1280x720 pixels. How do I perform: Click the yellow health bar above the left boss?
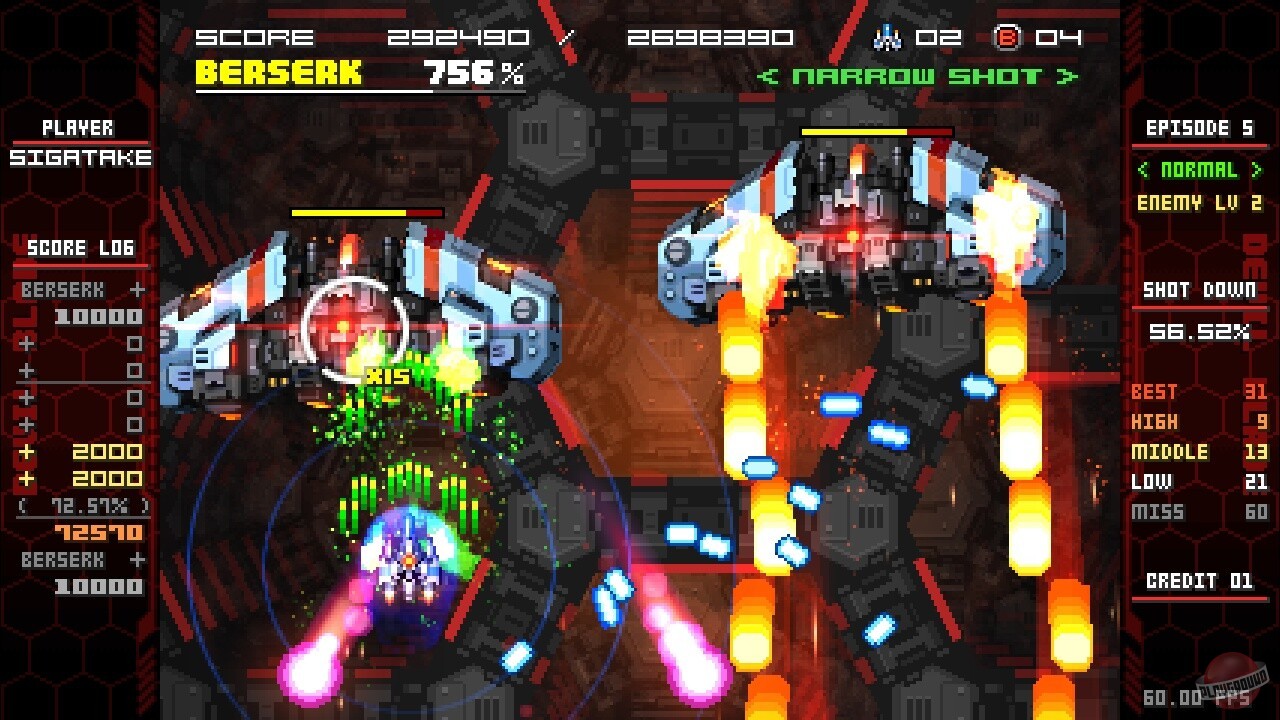pos(350,211)
